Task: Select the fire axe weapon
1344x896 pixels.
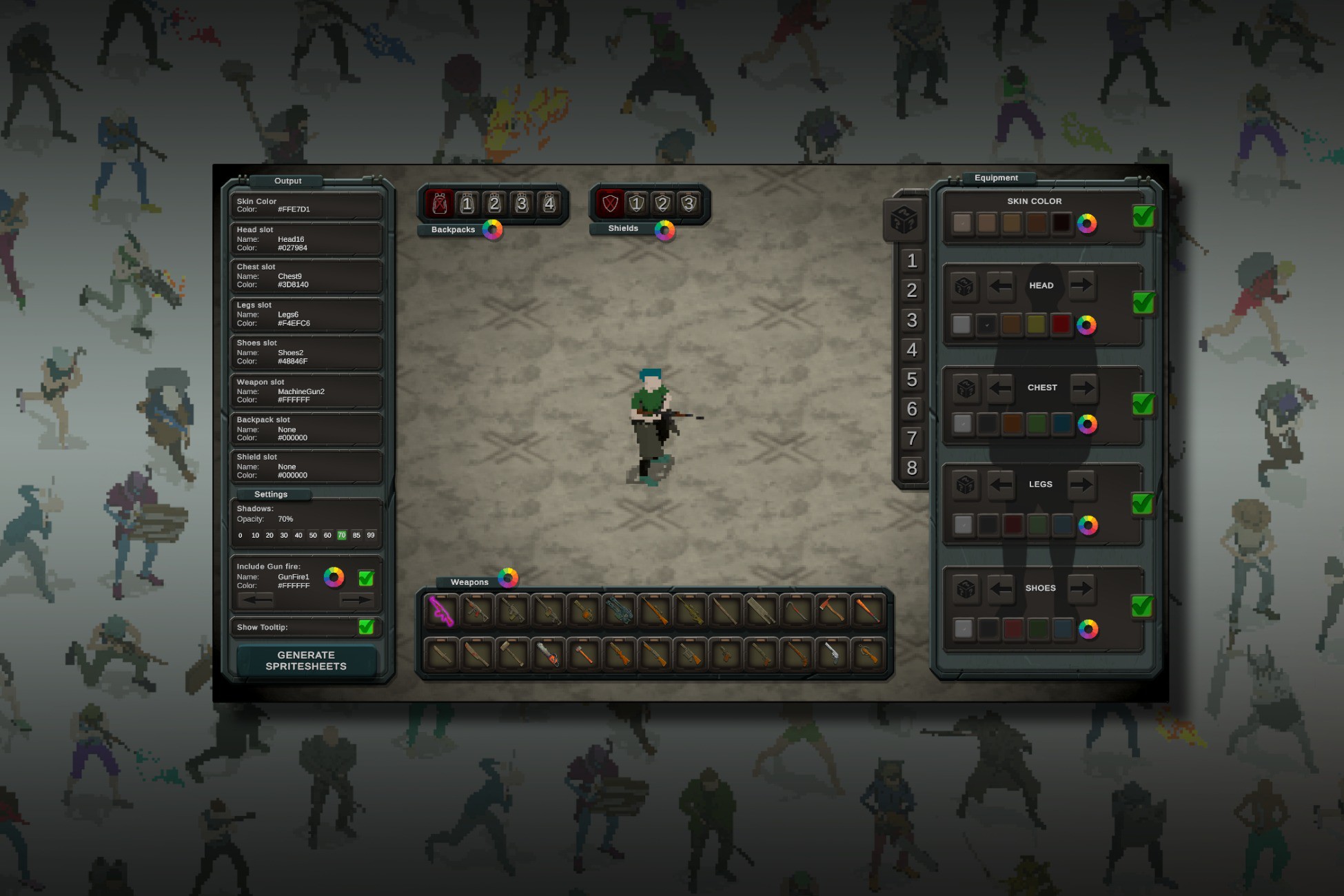Action: [x=831, y=611]
